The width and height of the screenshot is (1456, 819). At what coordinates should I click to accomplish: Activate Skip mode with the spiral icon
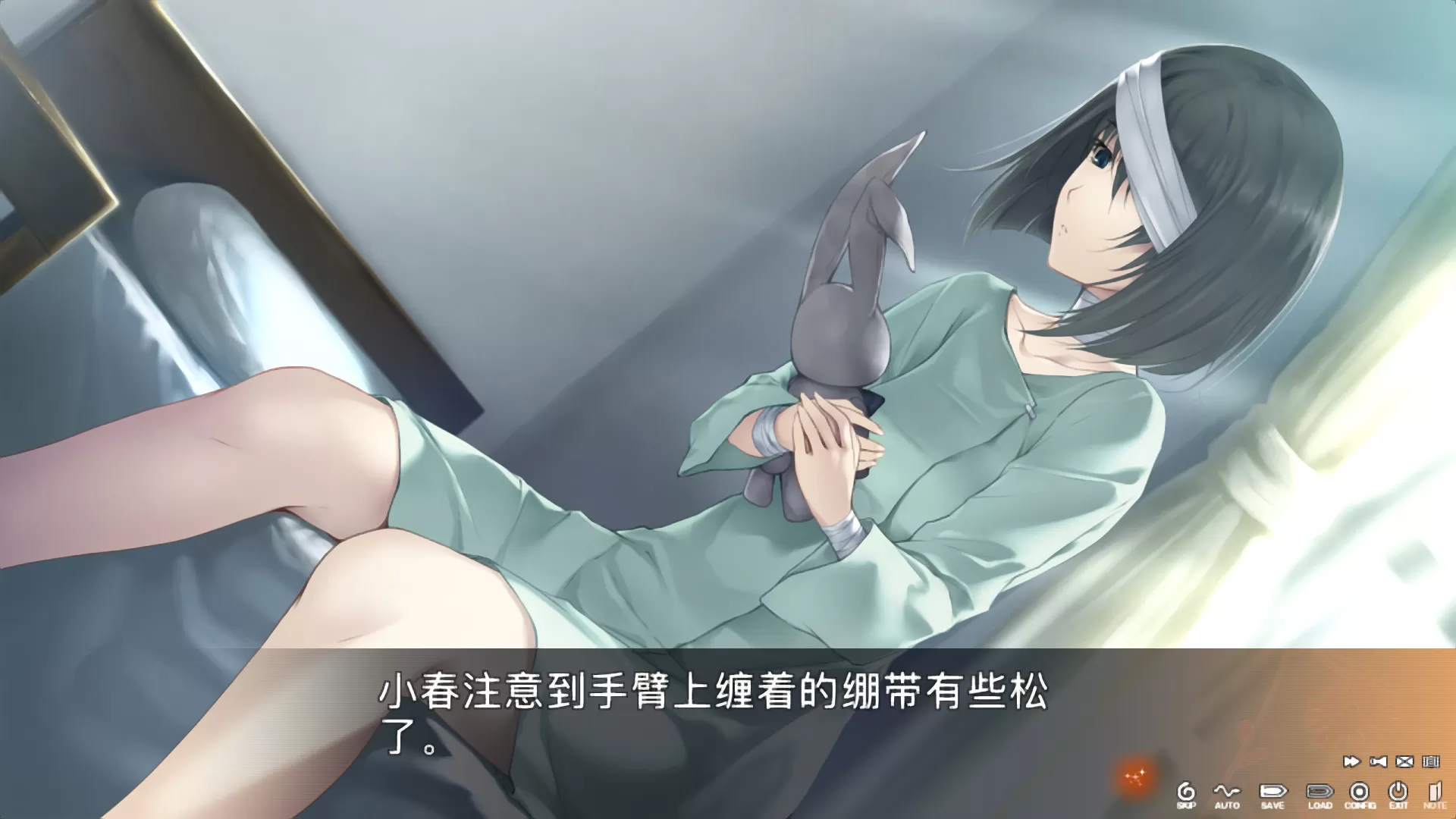pyautogui.click(x=1186, y=791)
